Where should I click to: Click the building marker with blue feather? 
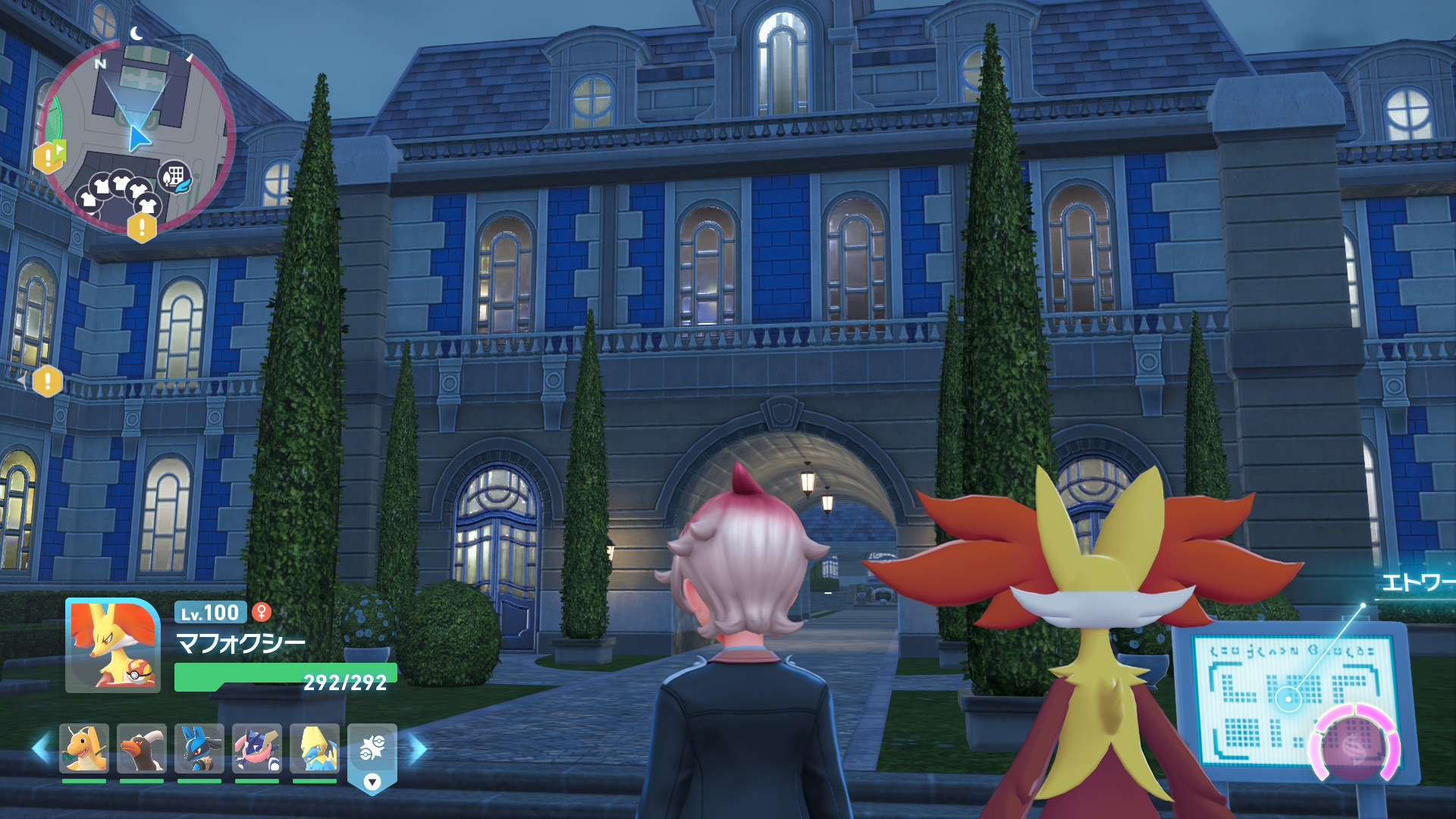point(174,177)
